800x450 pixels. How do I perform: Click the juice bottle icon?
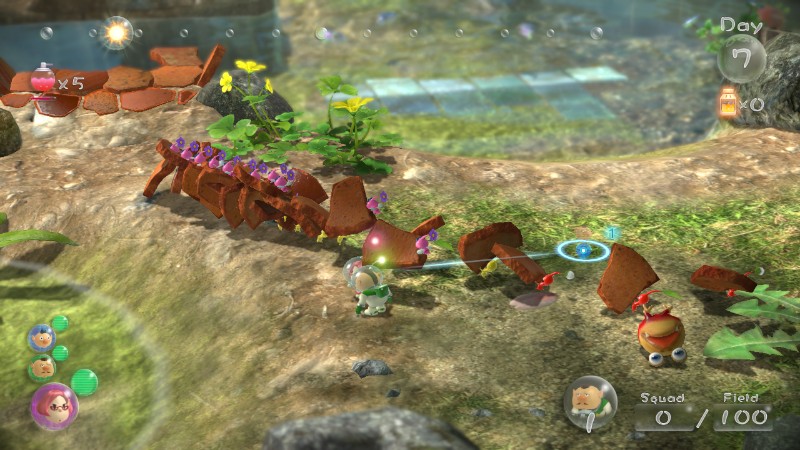[728, 102]
